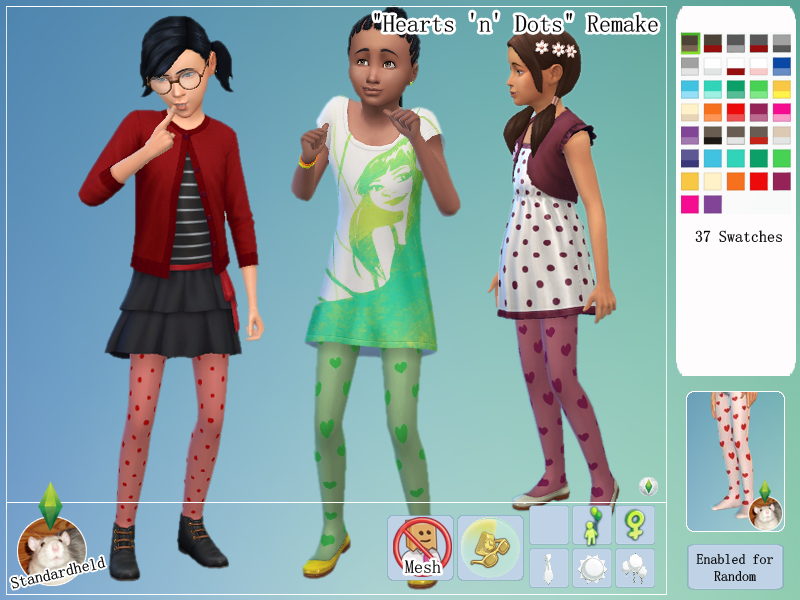
Task: Select the white and light pink swatch
Action: tap(759, 66)
